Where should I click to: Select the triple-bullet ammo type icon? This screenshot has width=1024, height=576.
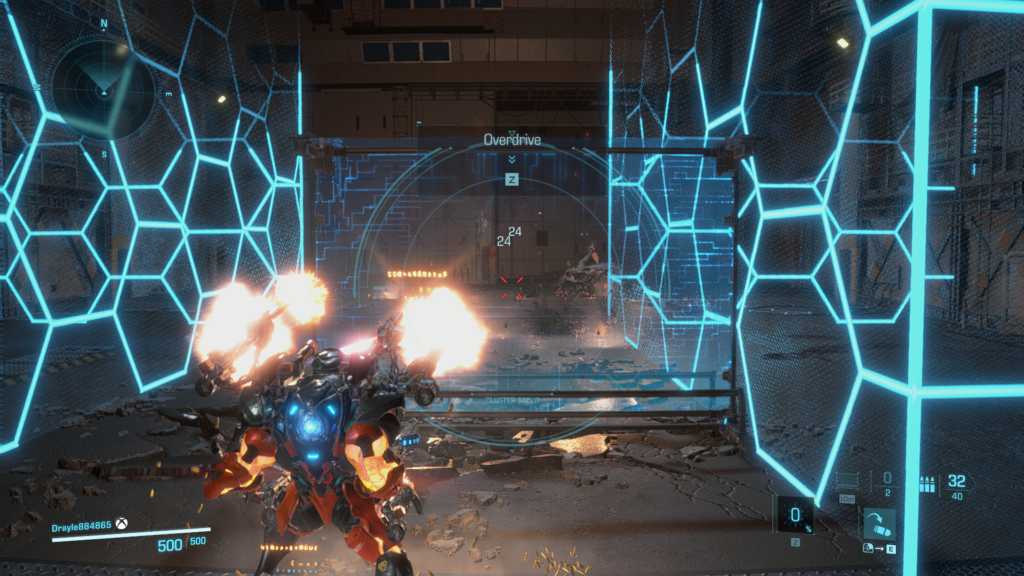925,485
